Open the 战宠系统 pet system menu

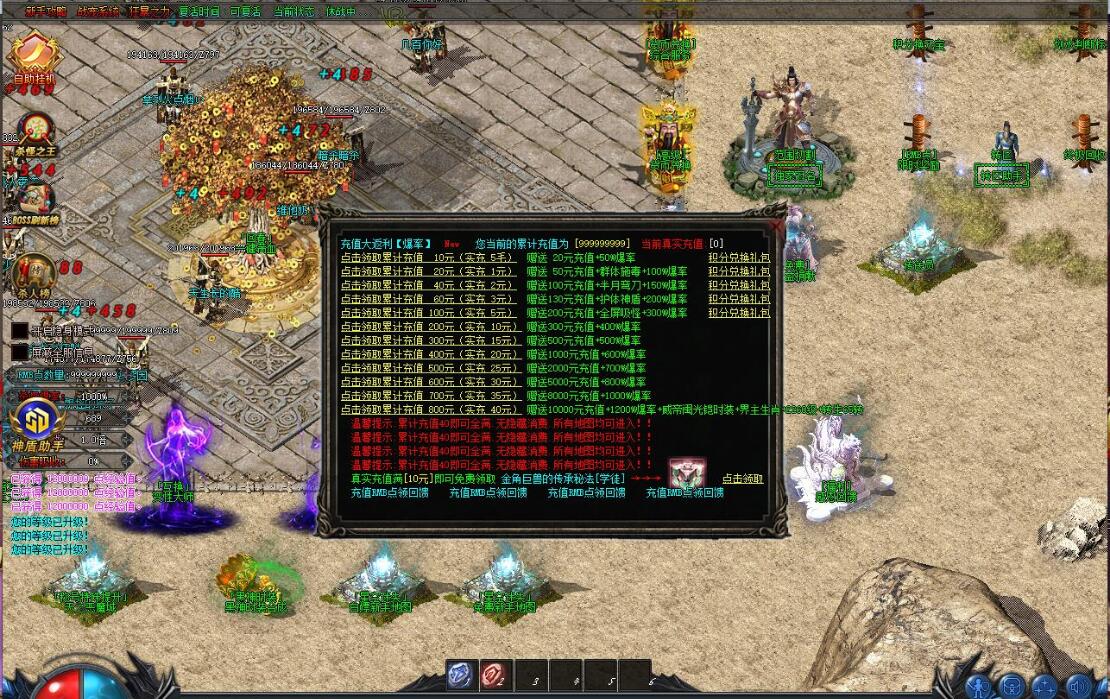point(97,12)
